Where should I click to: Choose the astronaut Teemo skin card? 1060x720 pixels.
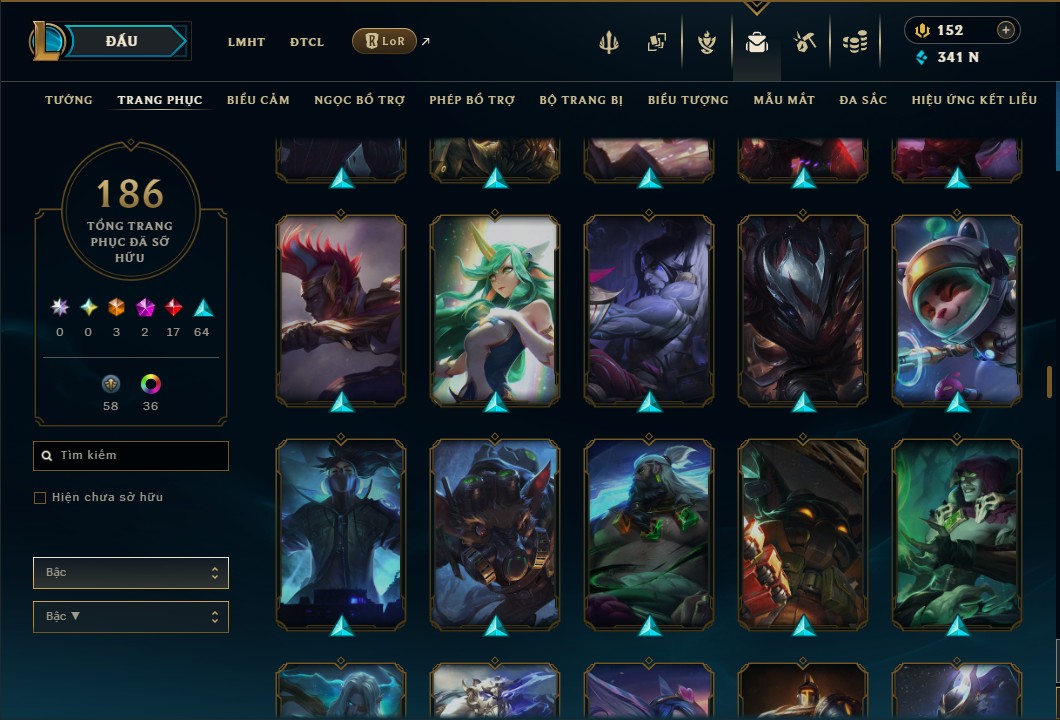point(957,310)
